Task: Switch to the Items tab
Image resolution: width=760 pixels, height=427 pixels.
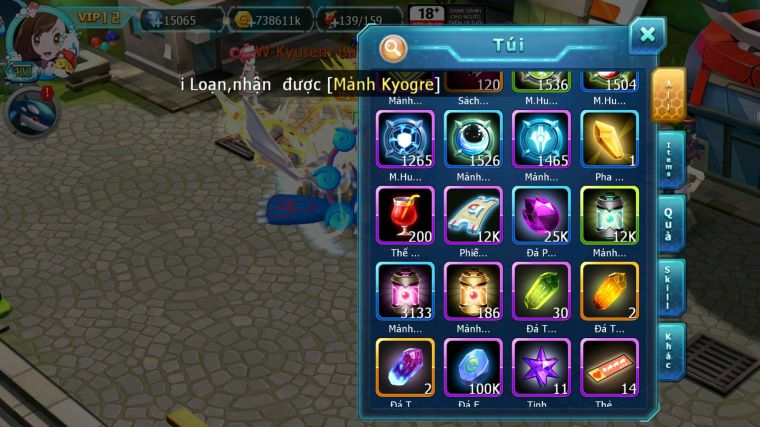Action: pyautogui.click(x=670, y=160)
